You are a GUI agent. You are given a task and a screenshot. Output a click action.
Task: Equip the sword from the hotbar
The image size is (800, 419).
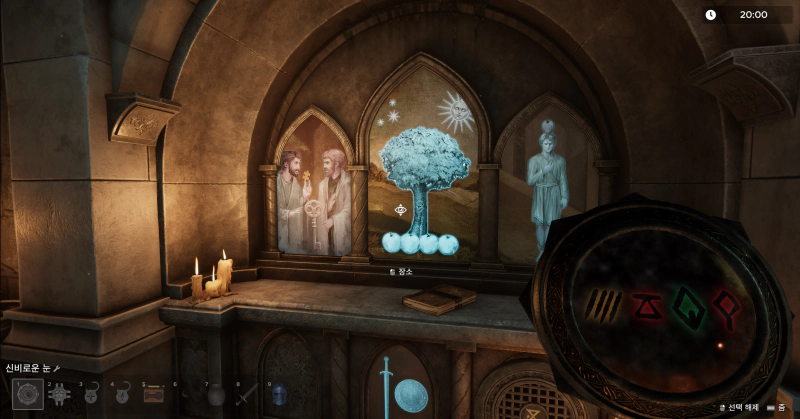[x=247, y=394]
